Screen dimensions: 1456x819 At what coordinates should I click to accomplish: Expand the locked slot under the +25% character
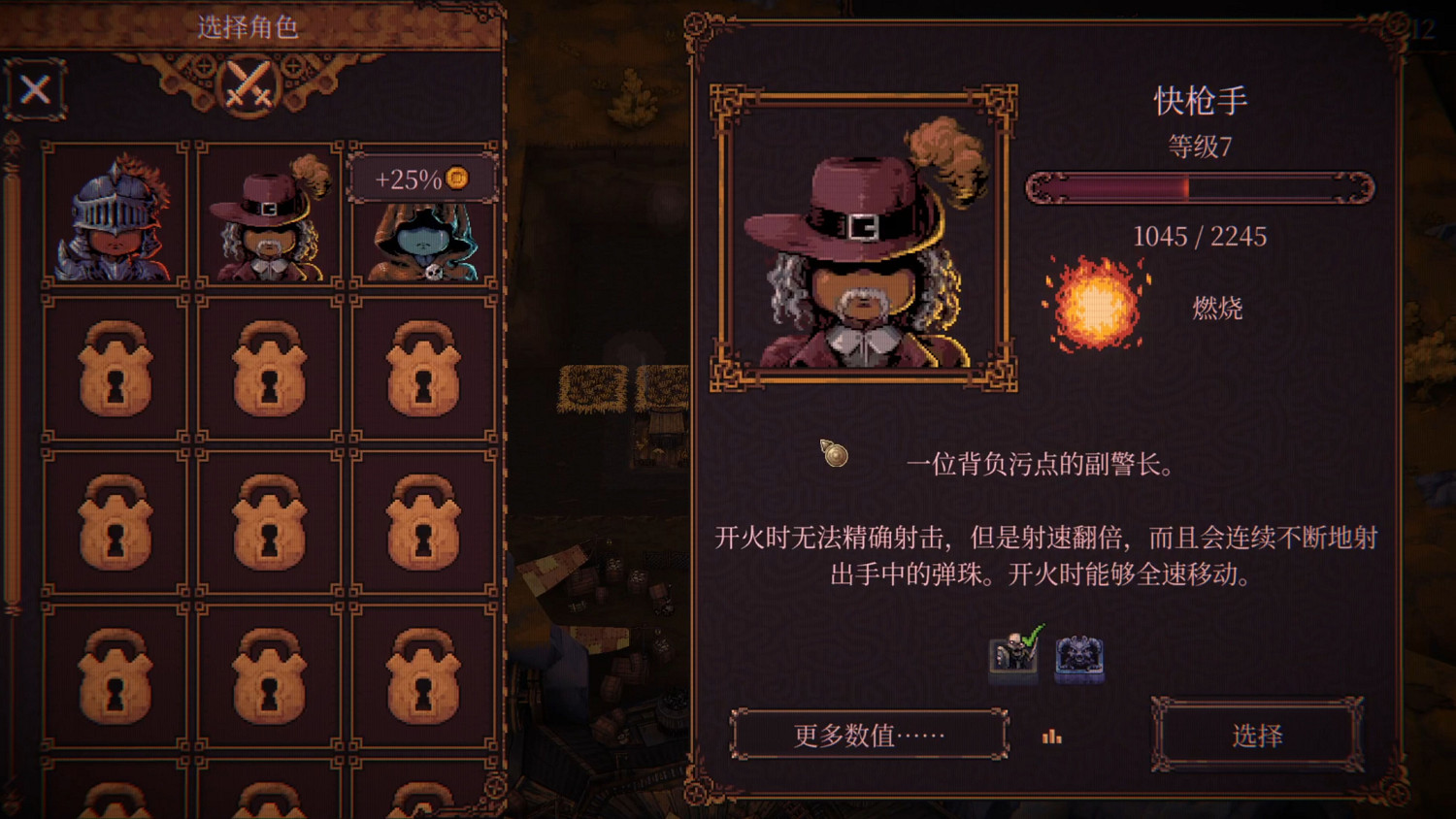pos(424,370)
